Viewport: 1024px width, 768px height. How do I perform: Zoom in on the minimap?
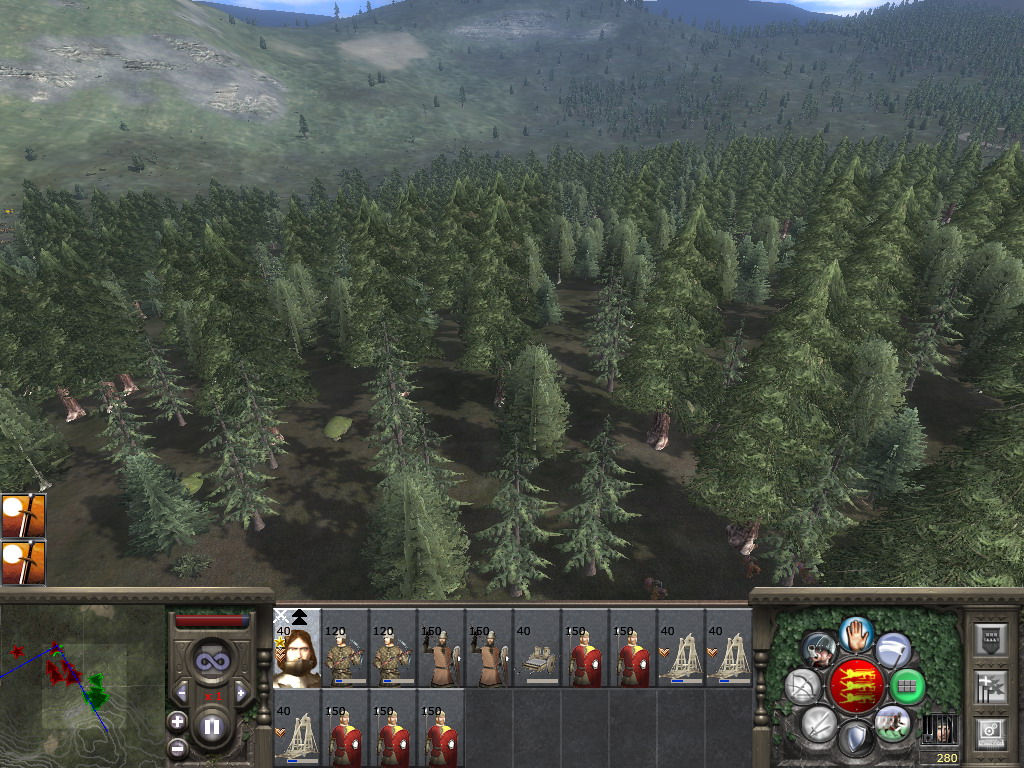[x=177, y=721]
